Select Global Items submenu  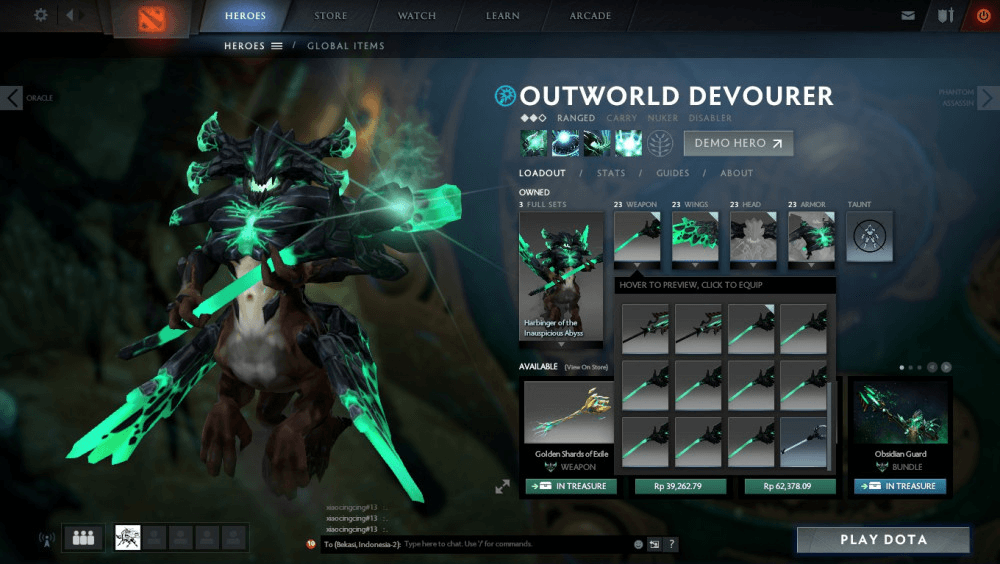click(345, 46)
